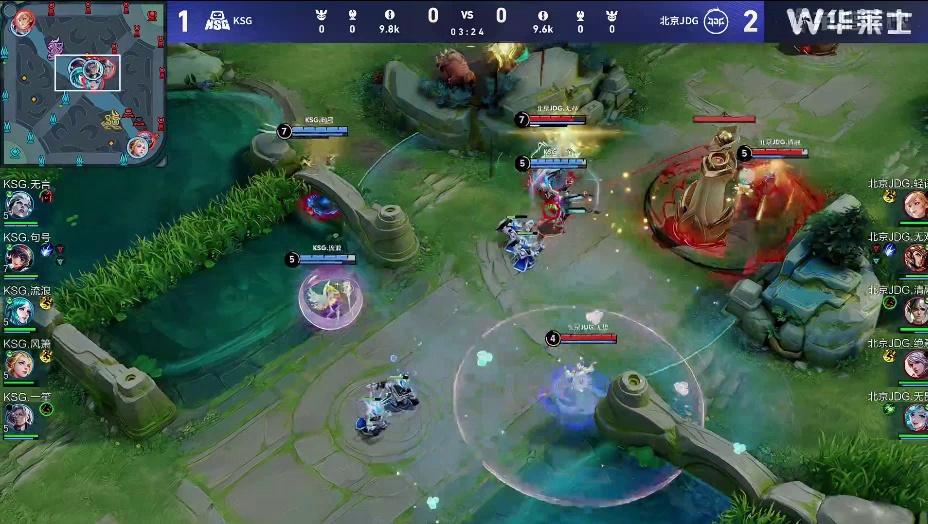Screen dimensions: 928x524
Task: Select KSG.无言 player portrait
Action: click(19, 205)
